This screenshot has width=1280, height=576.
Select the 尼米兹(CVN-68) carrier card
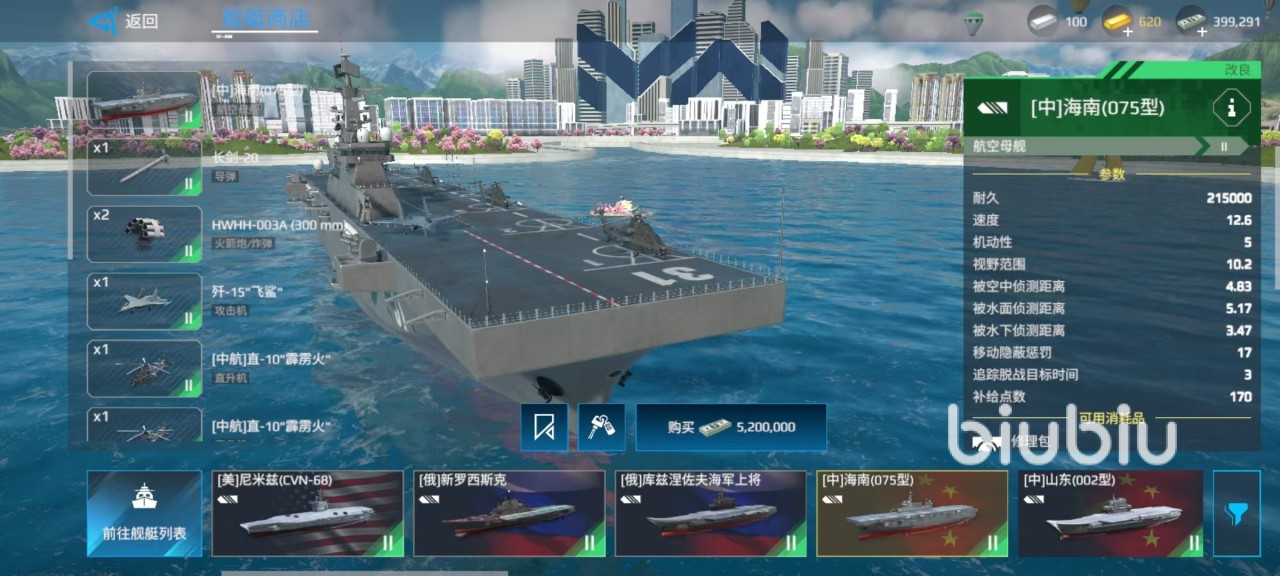coord(307,513)
